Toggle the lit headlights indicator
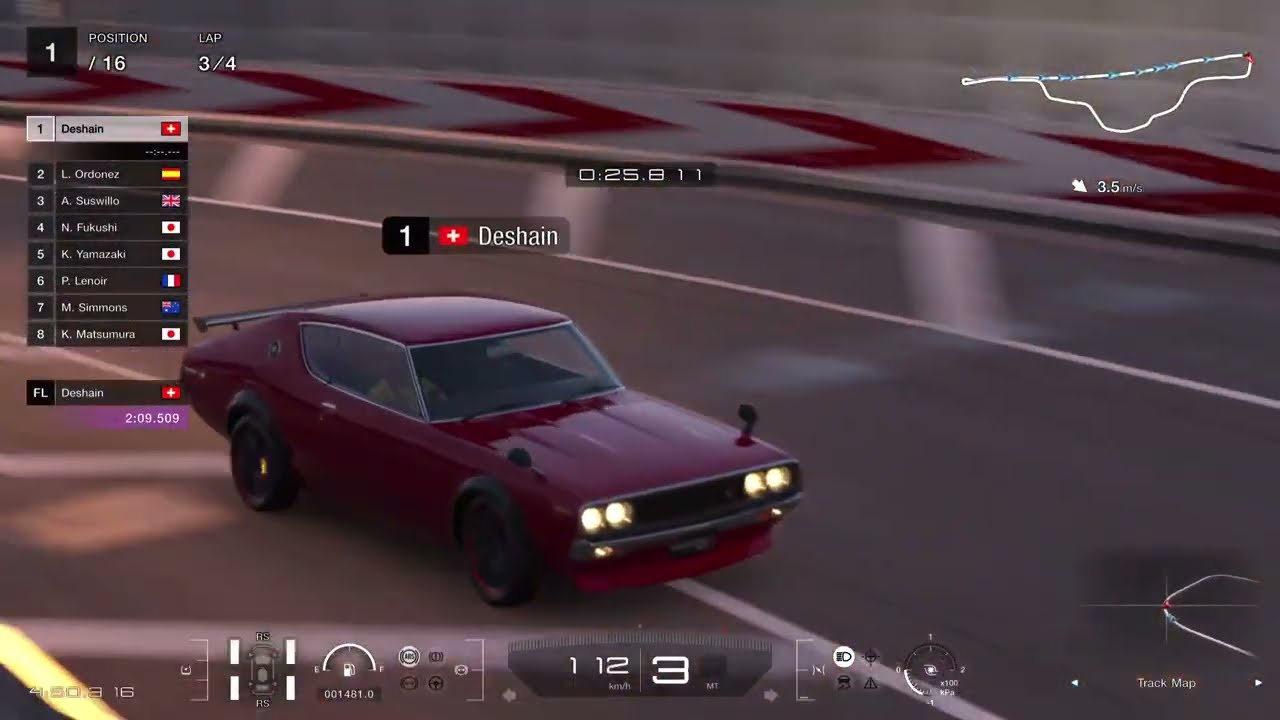 (x=844, y=657)
